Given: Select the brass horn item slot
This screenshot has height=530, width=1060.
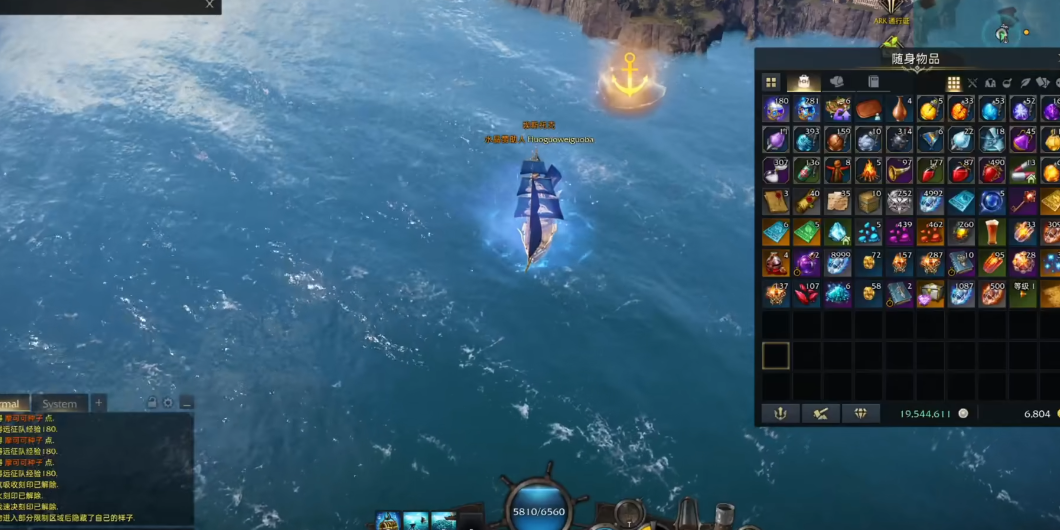Looking at the screenshot, I should click(x=899, y=171).
